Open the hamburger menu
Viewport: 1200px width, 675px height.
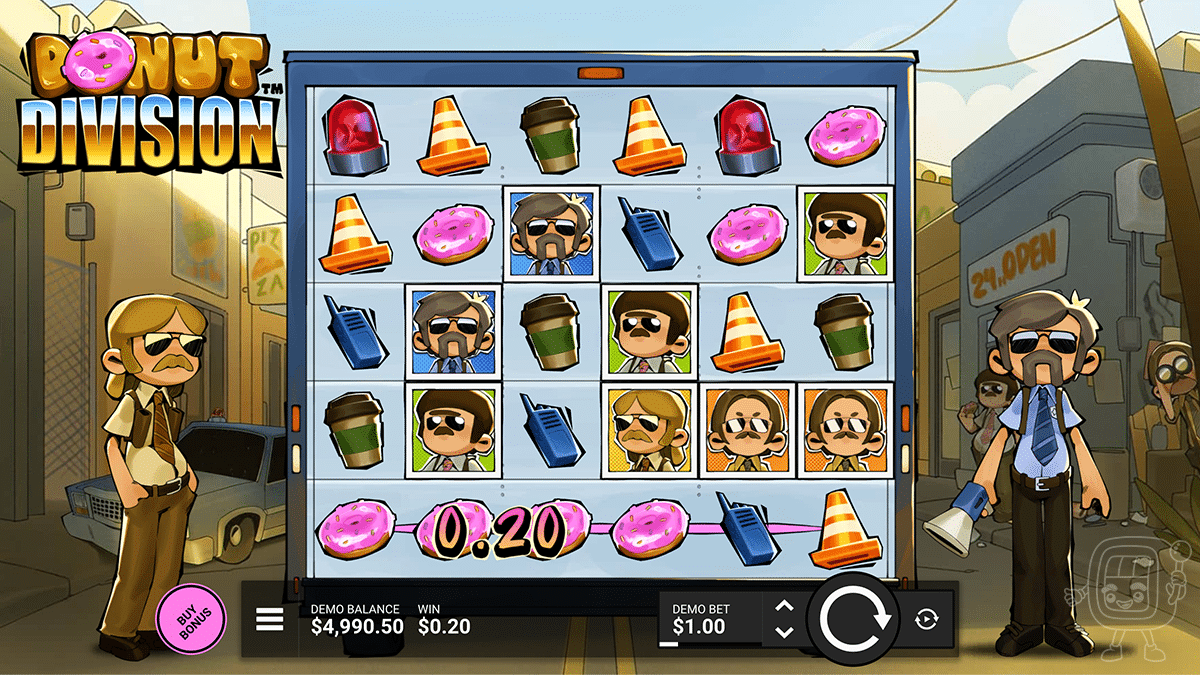[270, 621]
